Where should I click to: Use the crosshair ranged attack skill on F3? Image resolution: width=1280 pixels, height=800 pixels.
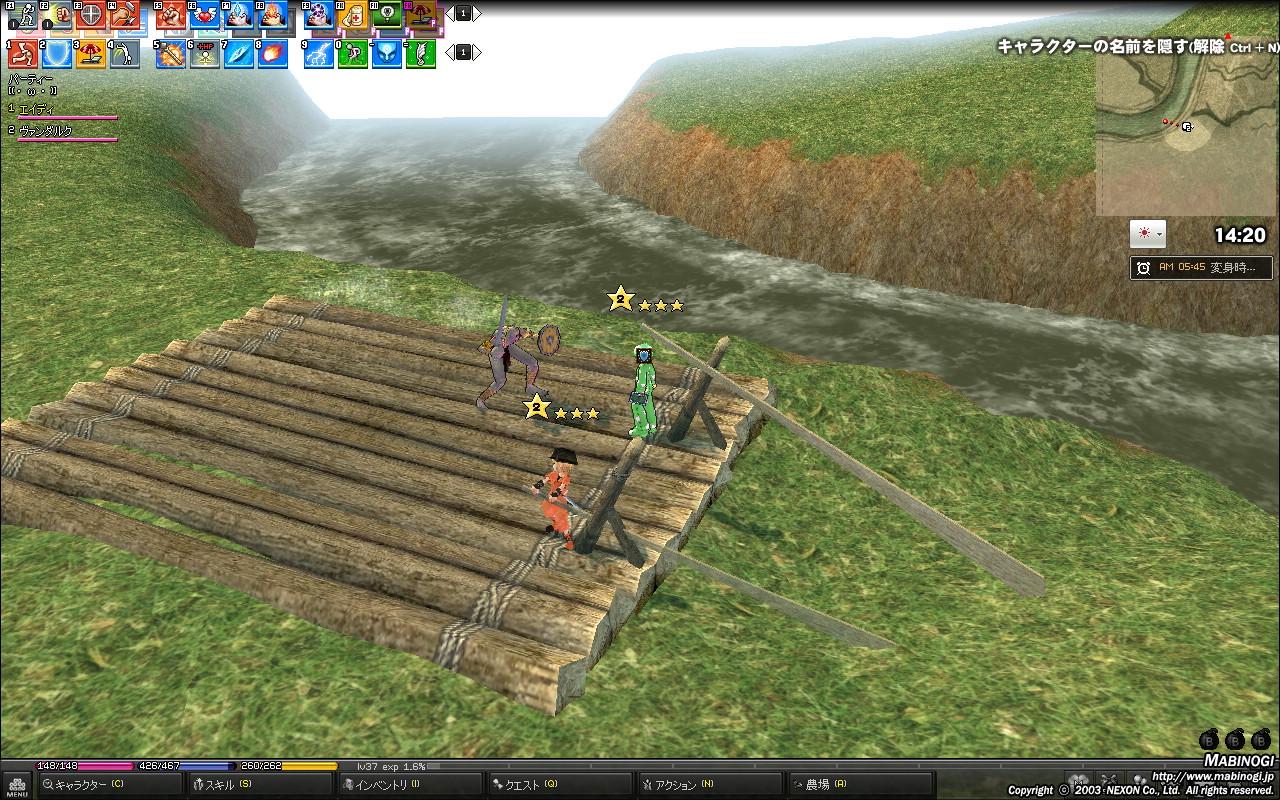(x=90, y=15)
